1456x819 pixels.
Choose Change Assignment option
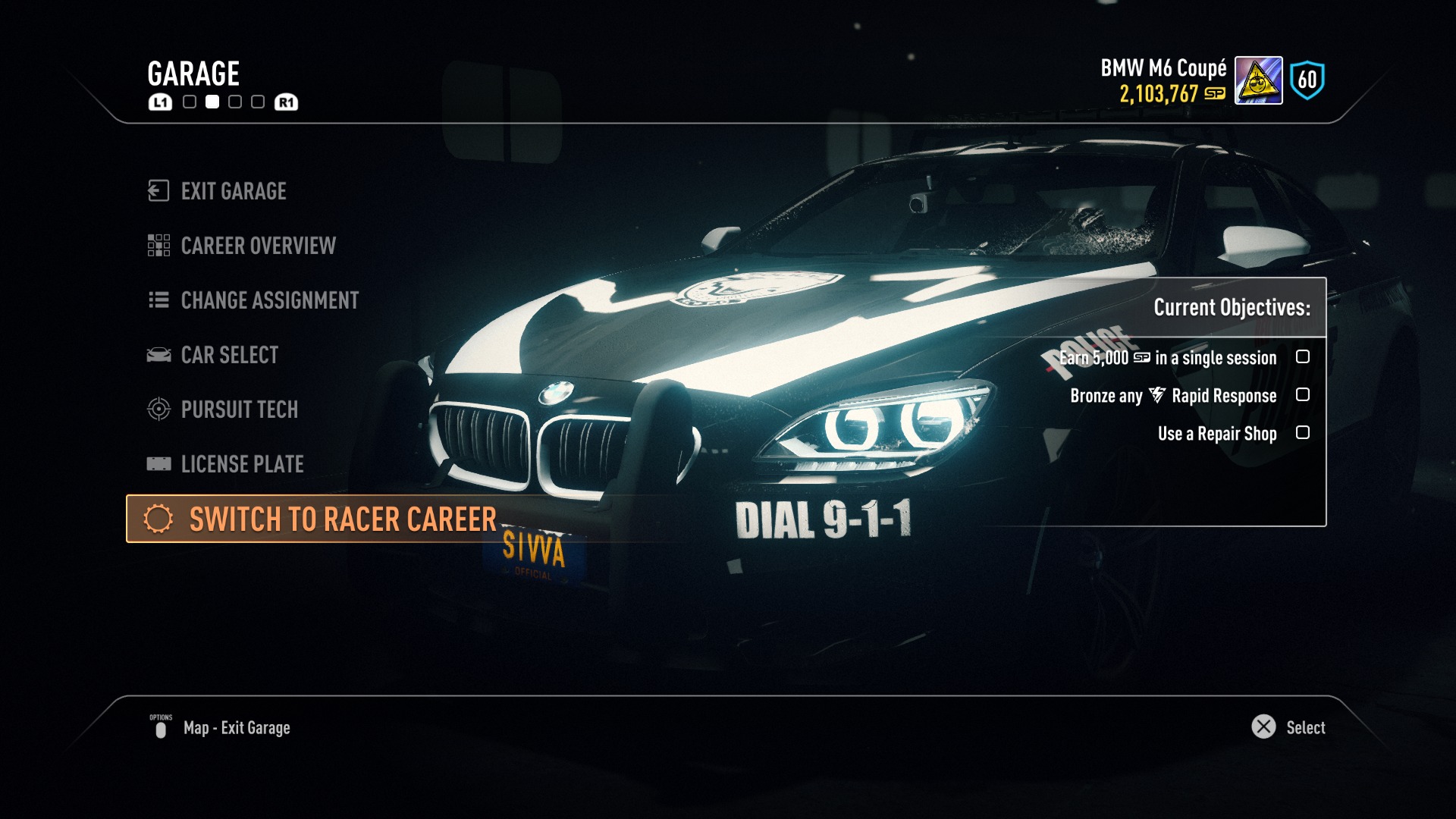pos(268,300)
